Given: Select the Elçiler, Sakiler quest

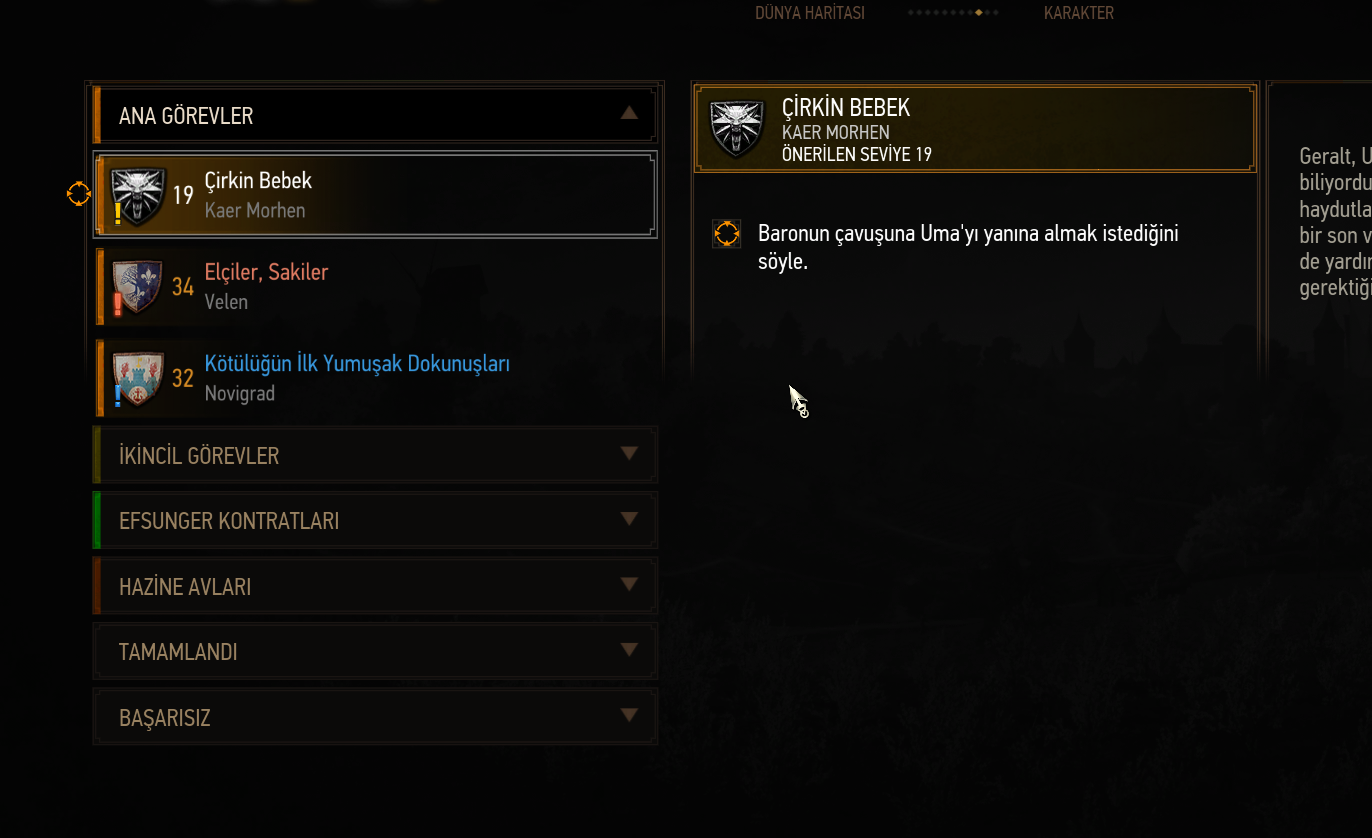Looking at the screenshot, I should [x=375, y=286].
